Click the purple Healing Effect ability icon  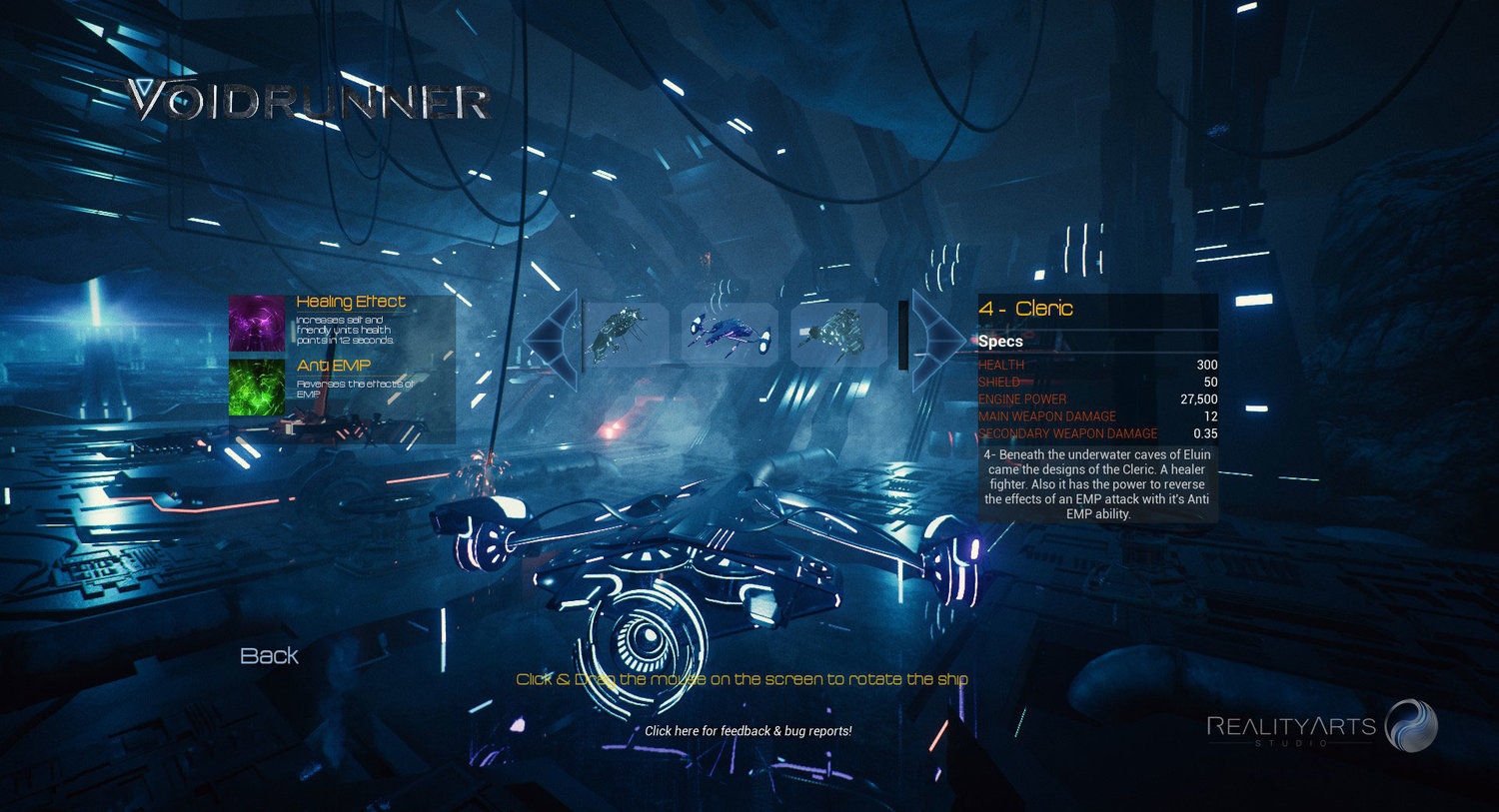pos(258,324)
